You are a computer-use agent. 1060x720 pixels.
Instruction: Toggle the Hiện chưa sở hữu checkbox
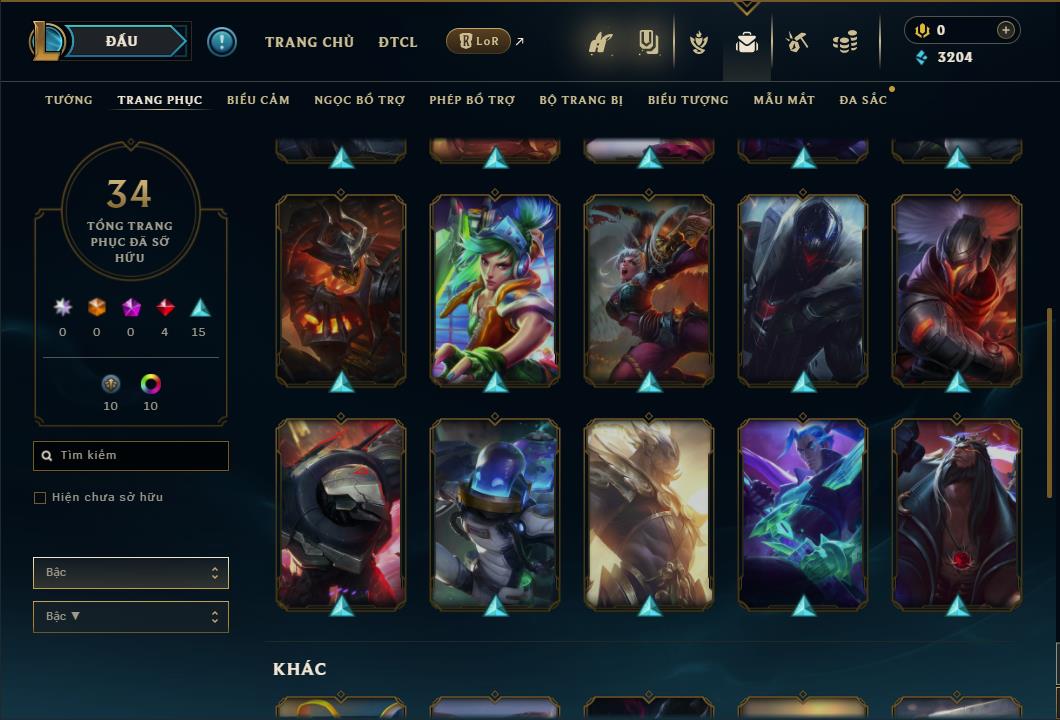(40, 498)
